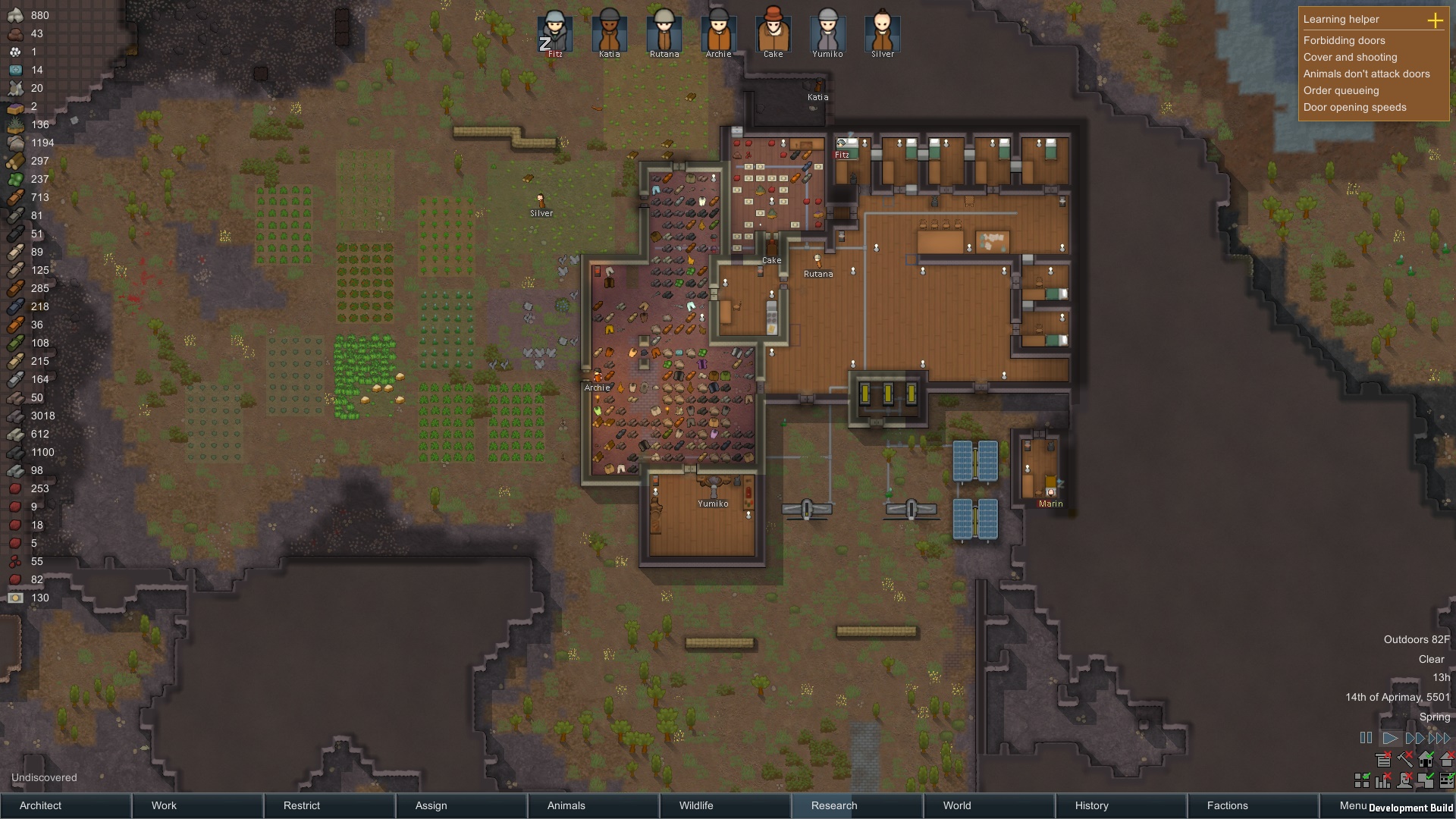Select Yumiko's portrait in the colonist bar
Image resolution: width=1456 pixels, height=819 pixels.
tap(827, 32)
